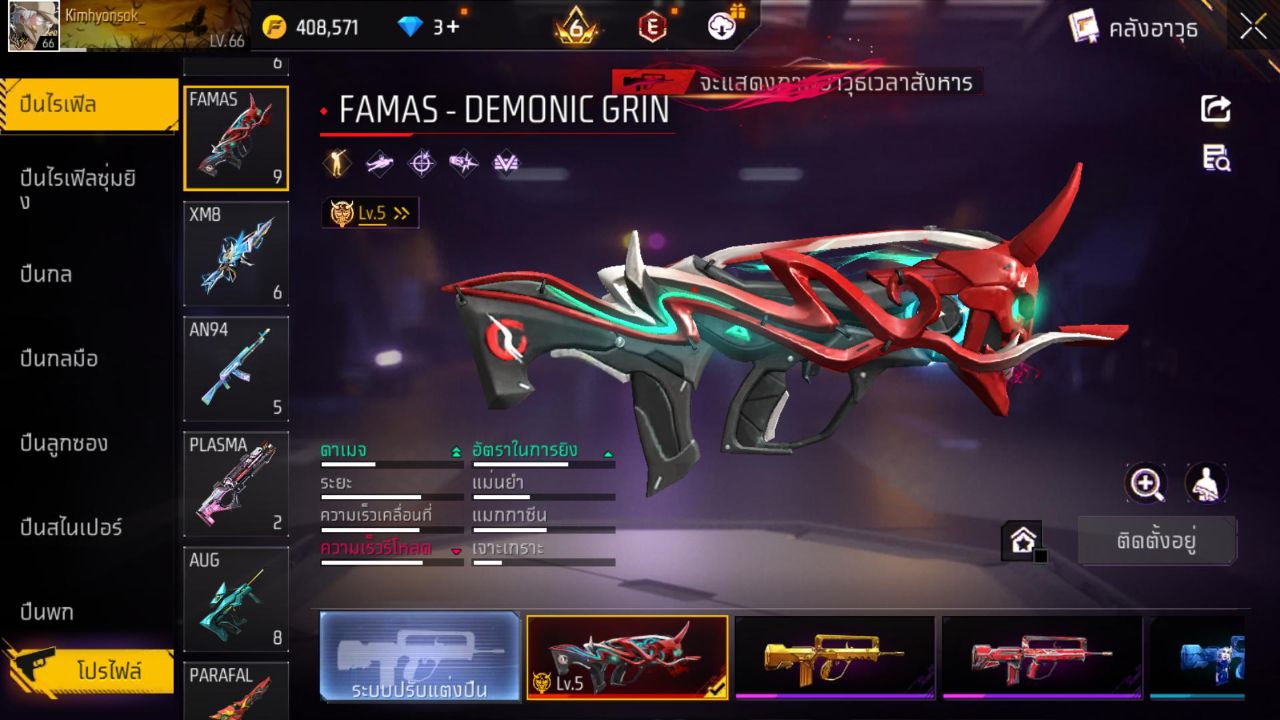Open the pistol weapon category
This screenshot has width=1280, height=720.
(x=47, y=611)
